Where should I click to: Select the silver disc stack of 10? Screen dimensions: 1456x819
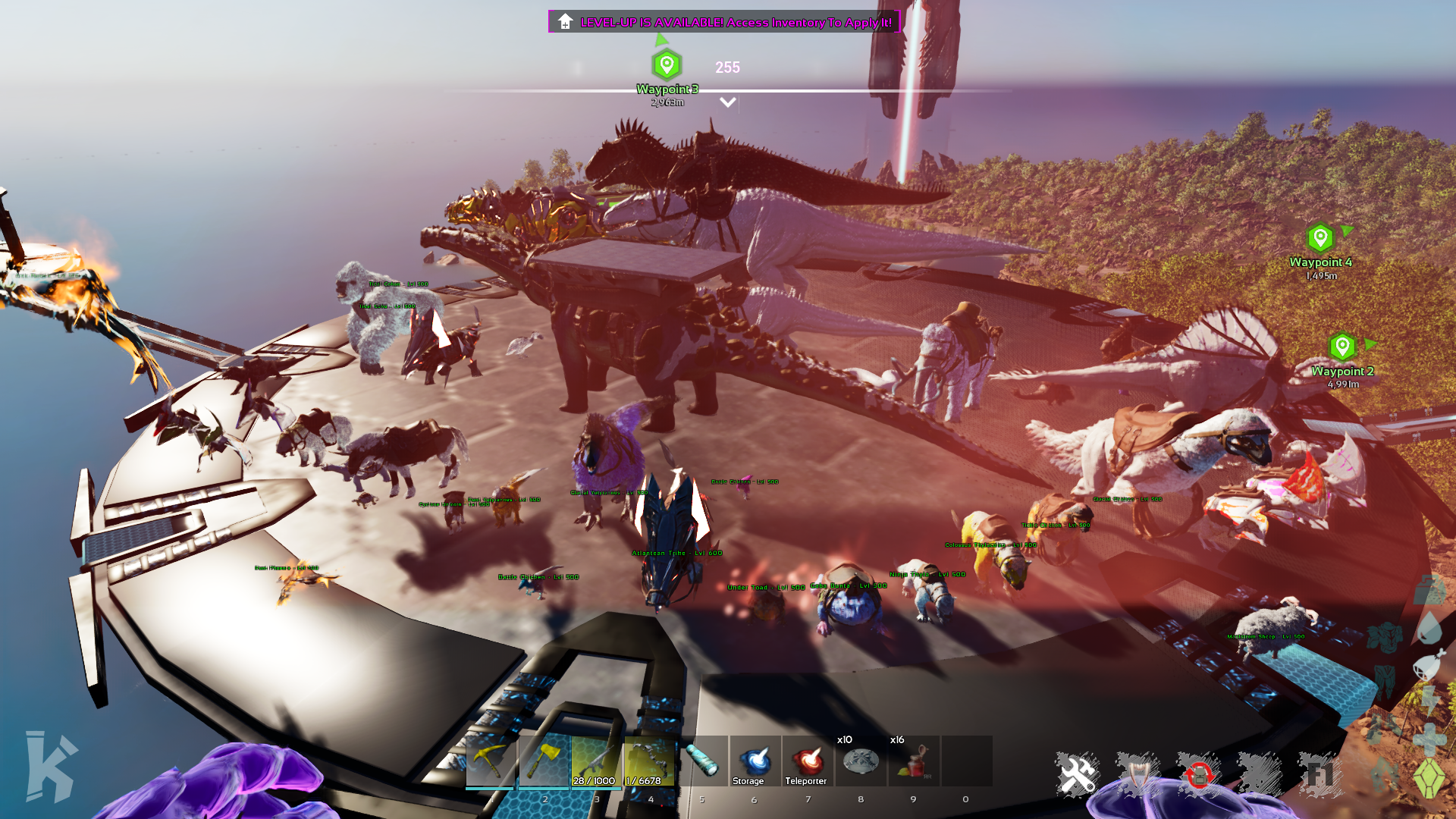(x=861, y=761)
